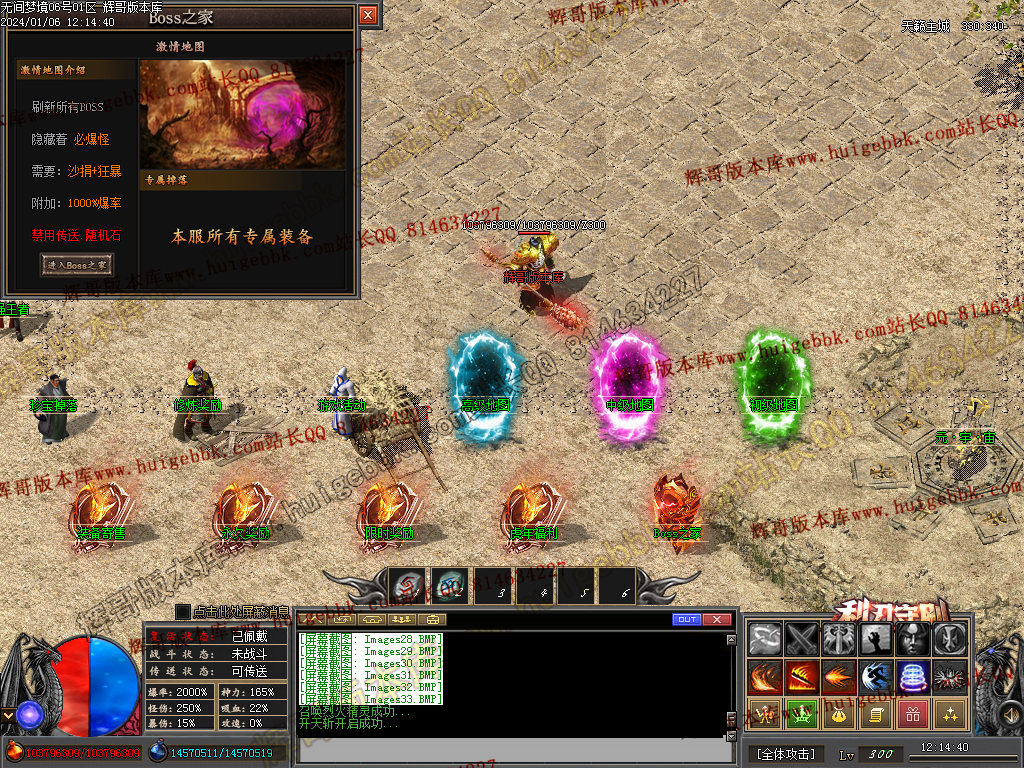Click the green boat icon button
Screen dimensions: 1024x768
coord(802,714)
